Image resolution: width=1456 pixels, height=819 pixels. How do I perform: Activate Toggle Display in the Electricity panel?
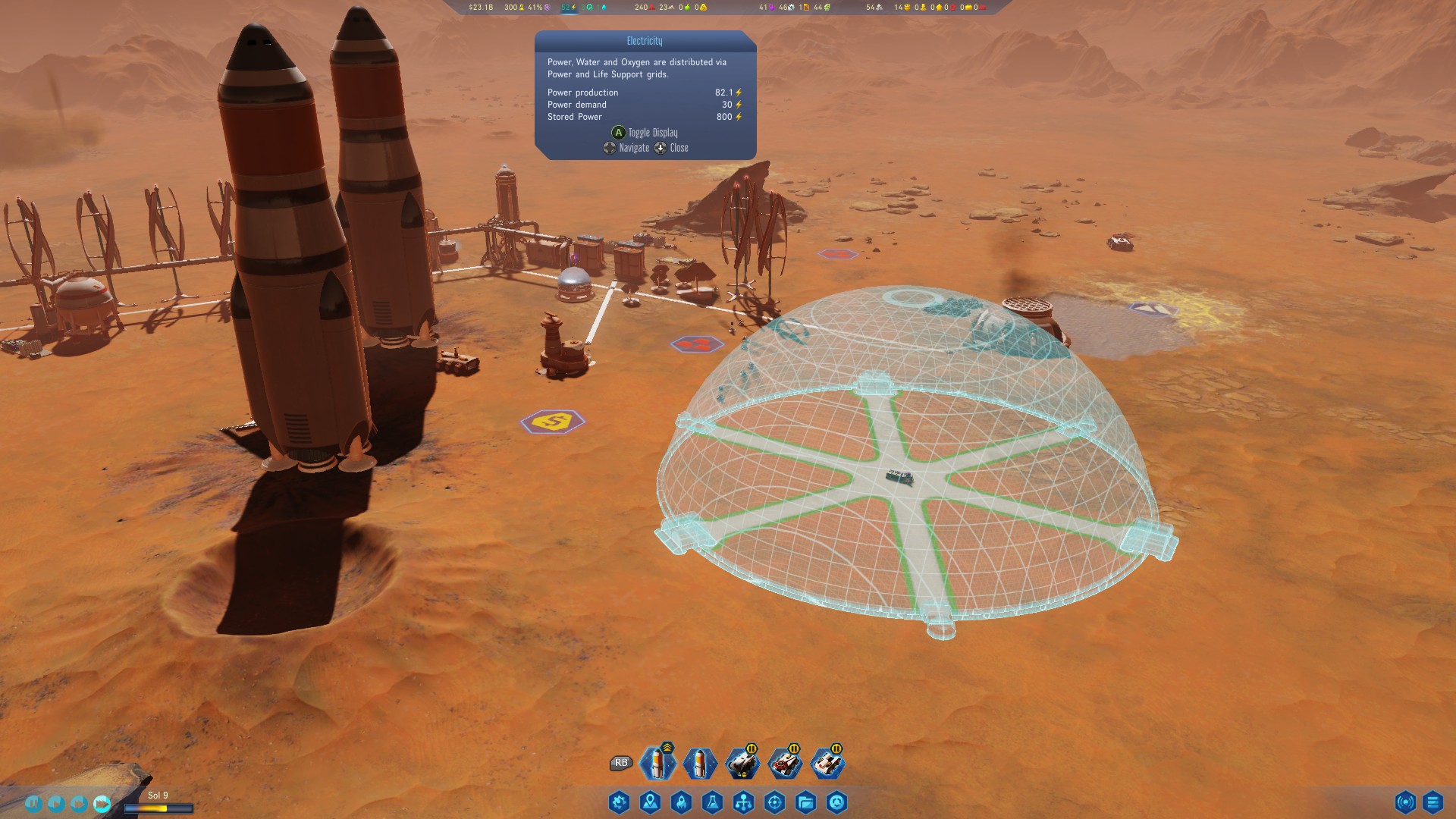[x=648, y=132]
